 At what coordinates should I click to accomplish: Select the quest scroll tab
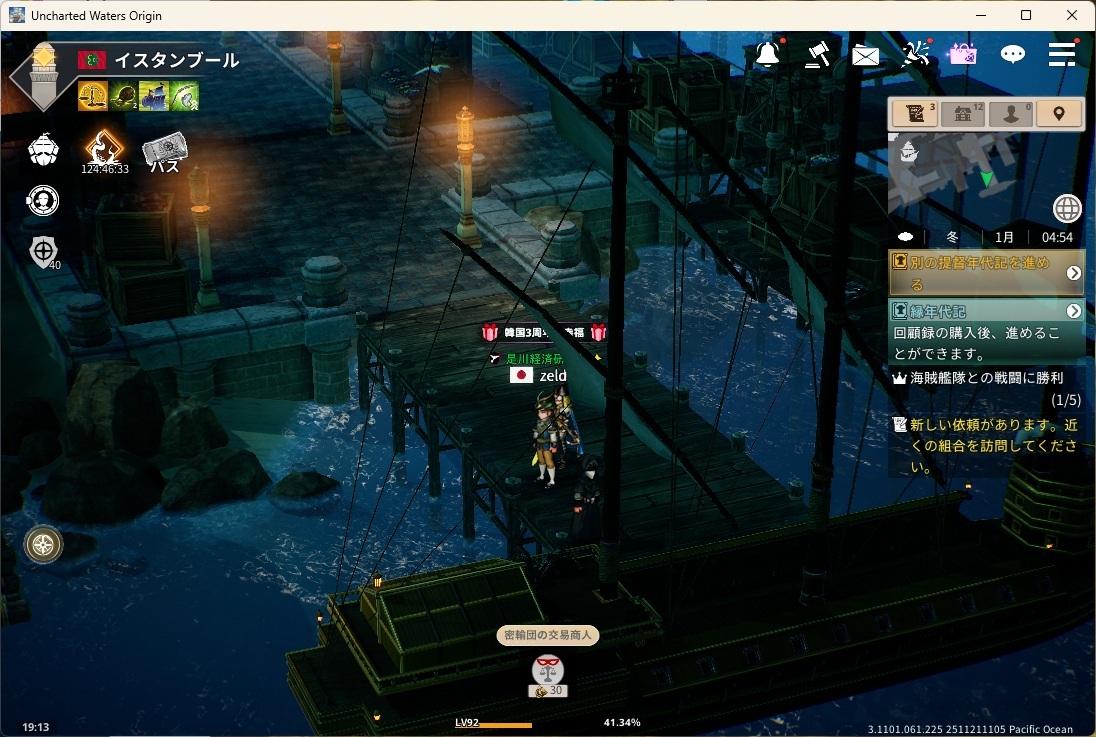click(x=914, y=114)
